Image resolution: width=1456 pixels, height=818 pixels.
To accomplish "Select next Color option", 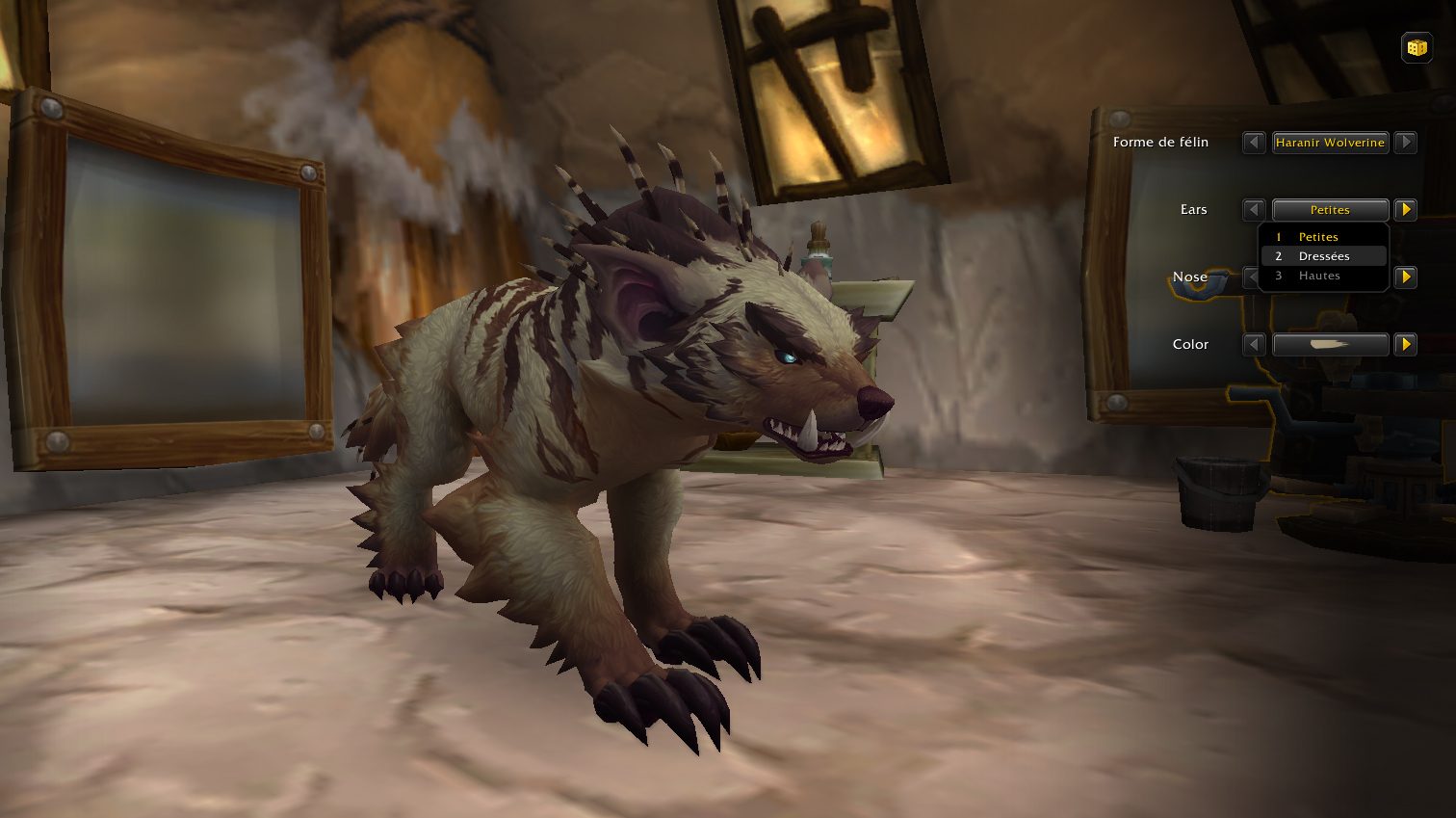I will (x=1406, y=345).
